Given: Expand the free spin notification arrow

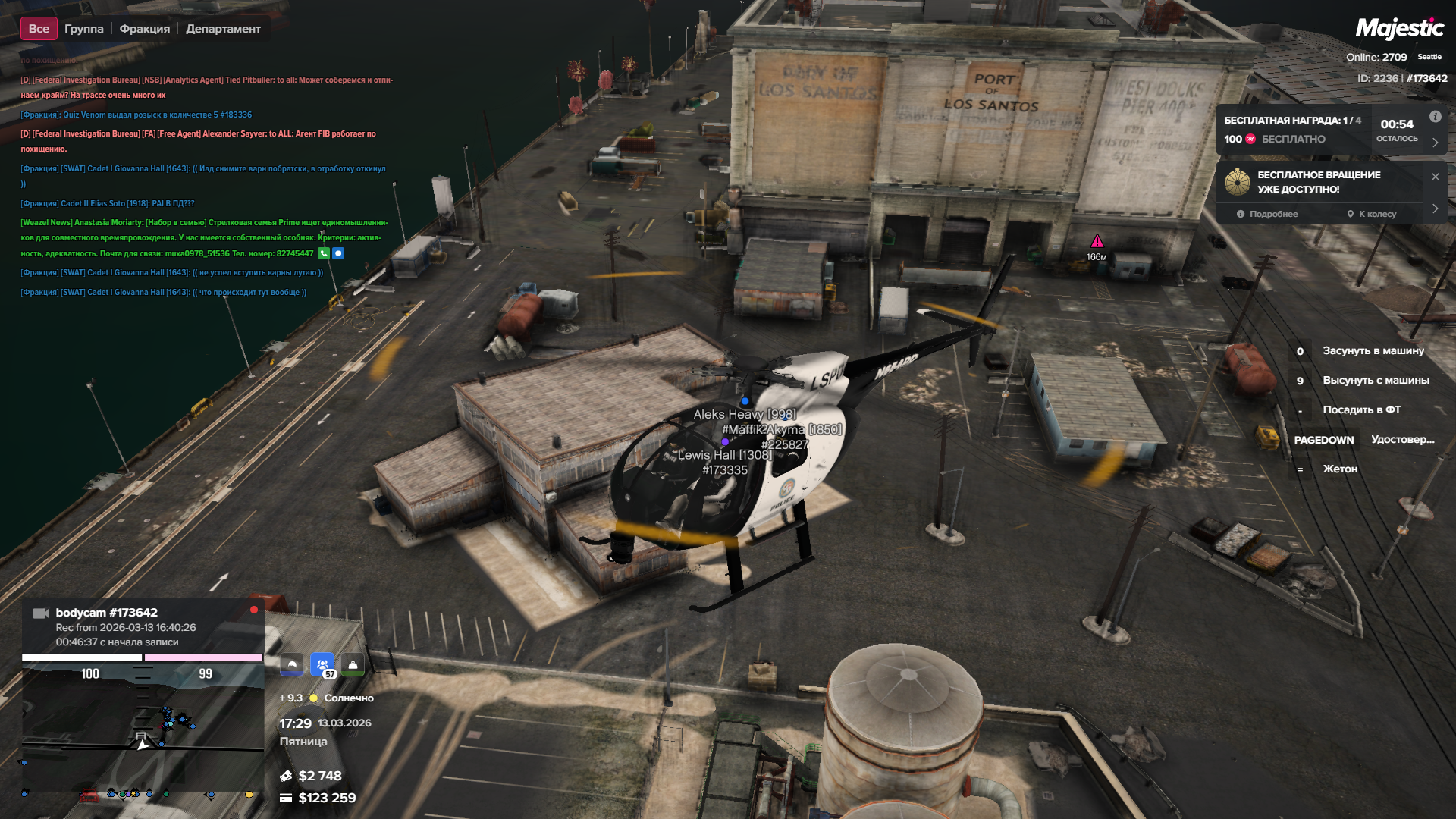Looking at the screenshot, I should (x=1435, y=209).
